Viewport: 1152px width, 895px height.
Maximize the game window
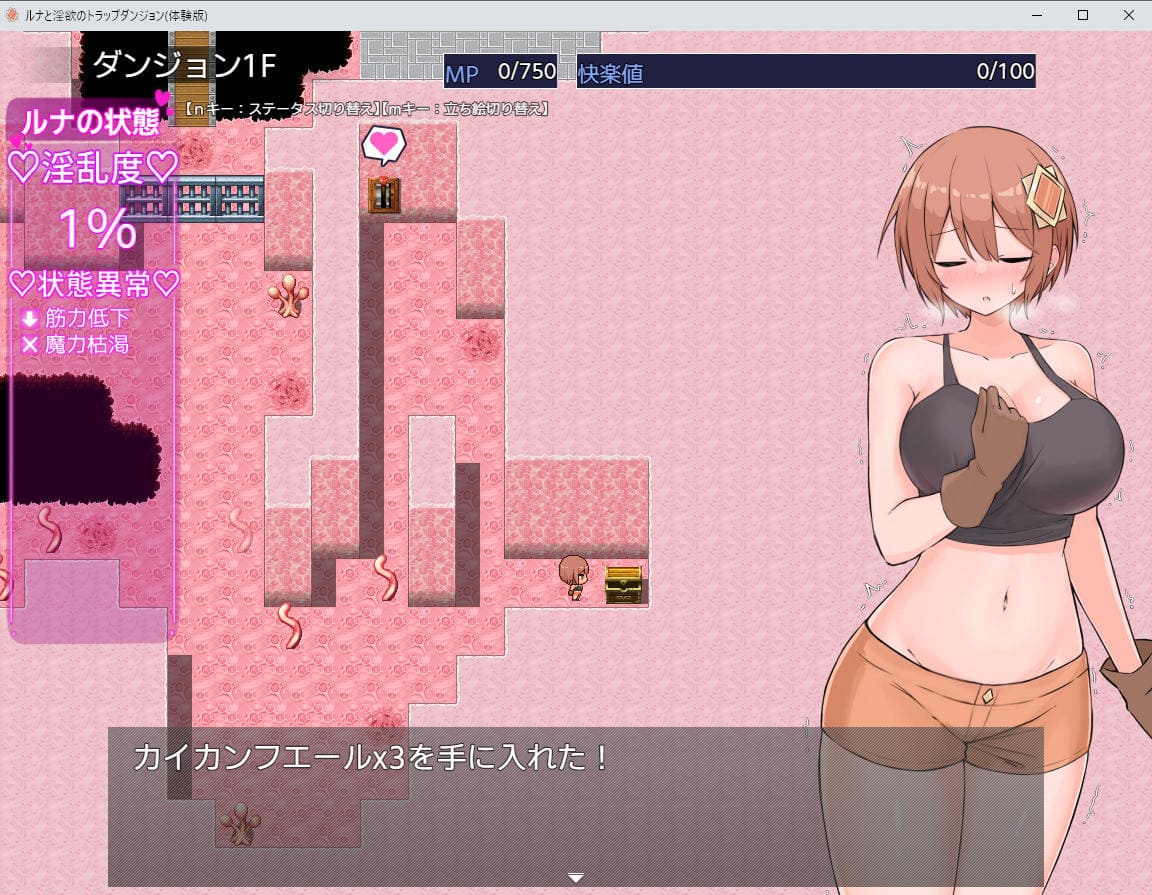pos(1081,15)
